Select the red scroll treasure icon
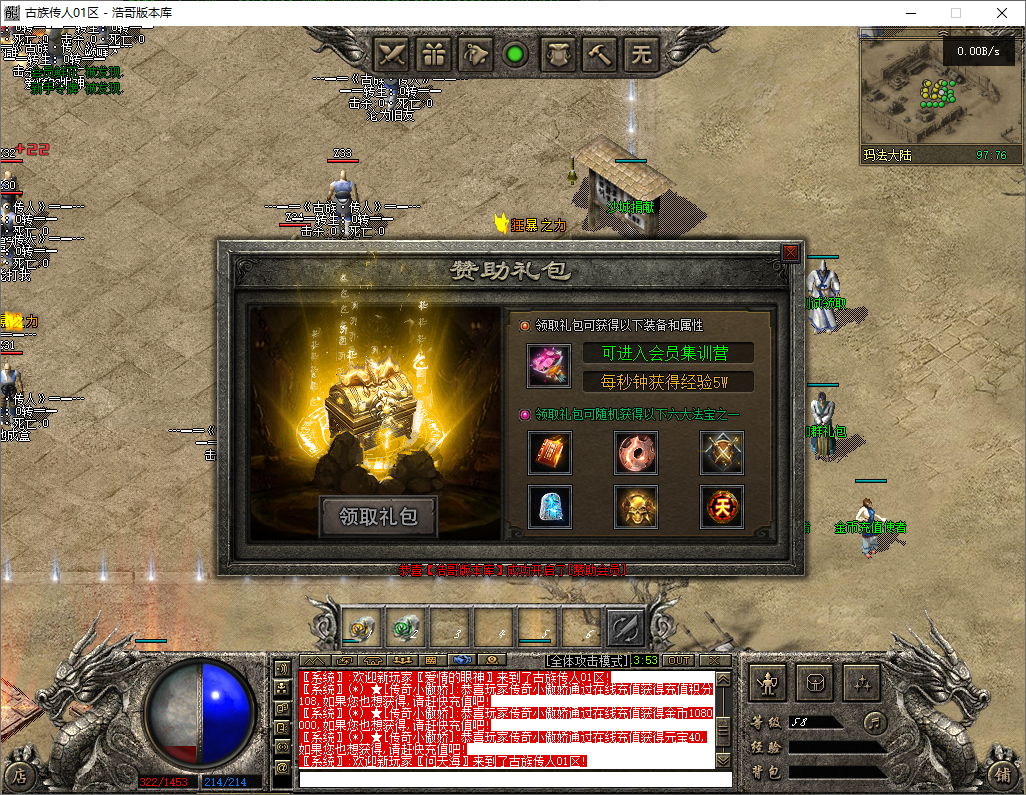The image size is (1026, 795). point(549,453)
